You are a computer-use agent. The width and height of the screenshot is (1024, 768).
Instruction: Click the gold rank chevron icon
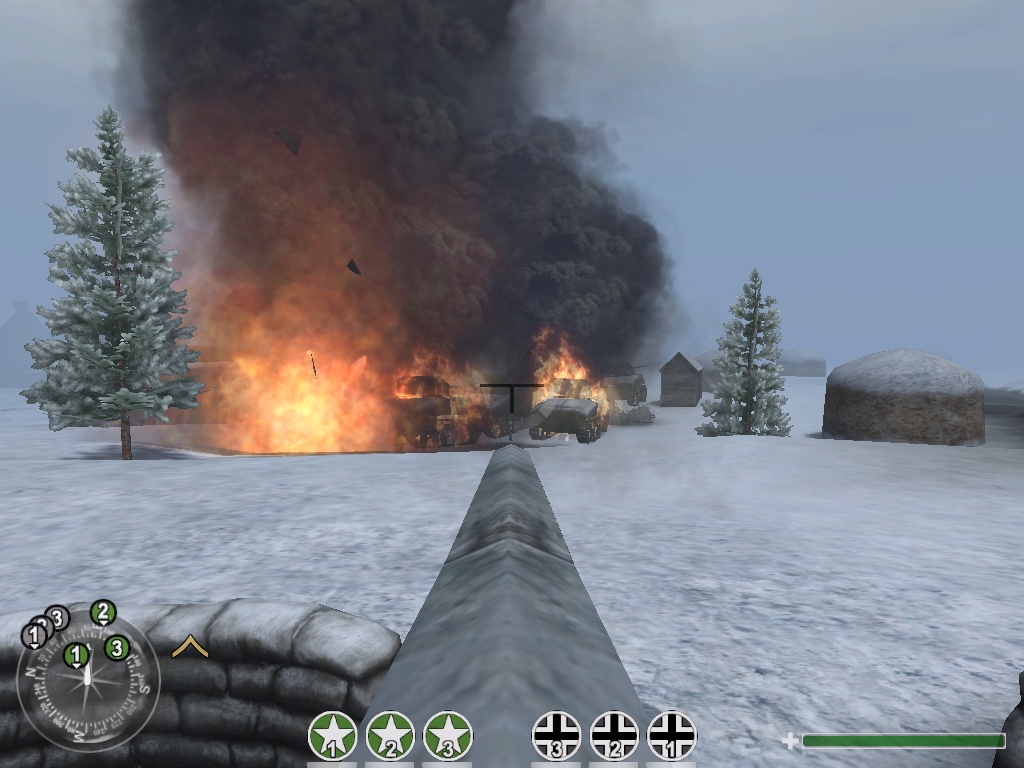pos(189,647)
